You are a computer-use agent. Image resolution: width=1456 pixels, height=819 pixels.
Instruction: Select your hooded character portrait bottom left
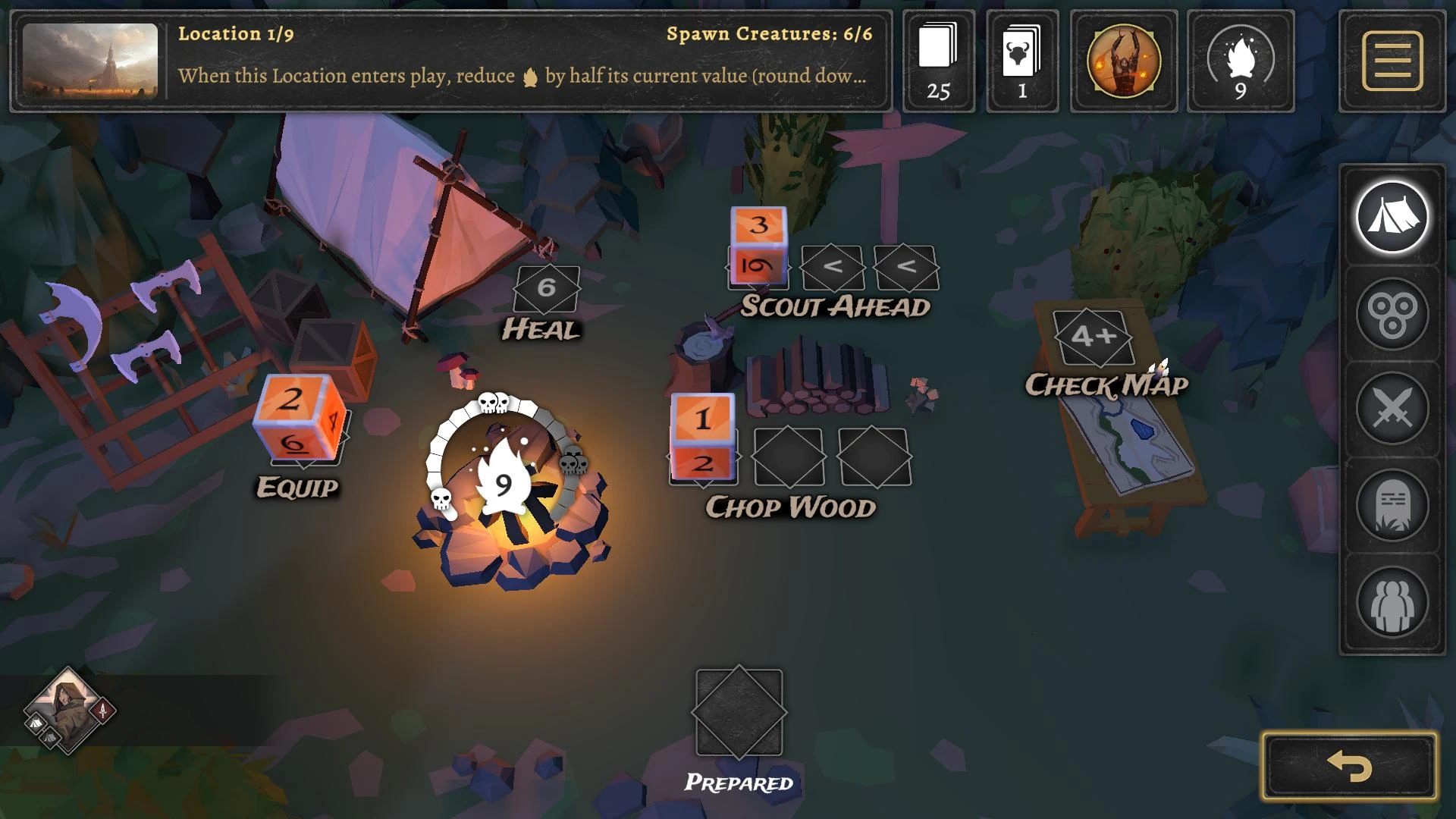68,713
